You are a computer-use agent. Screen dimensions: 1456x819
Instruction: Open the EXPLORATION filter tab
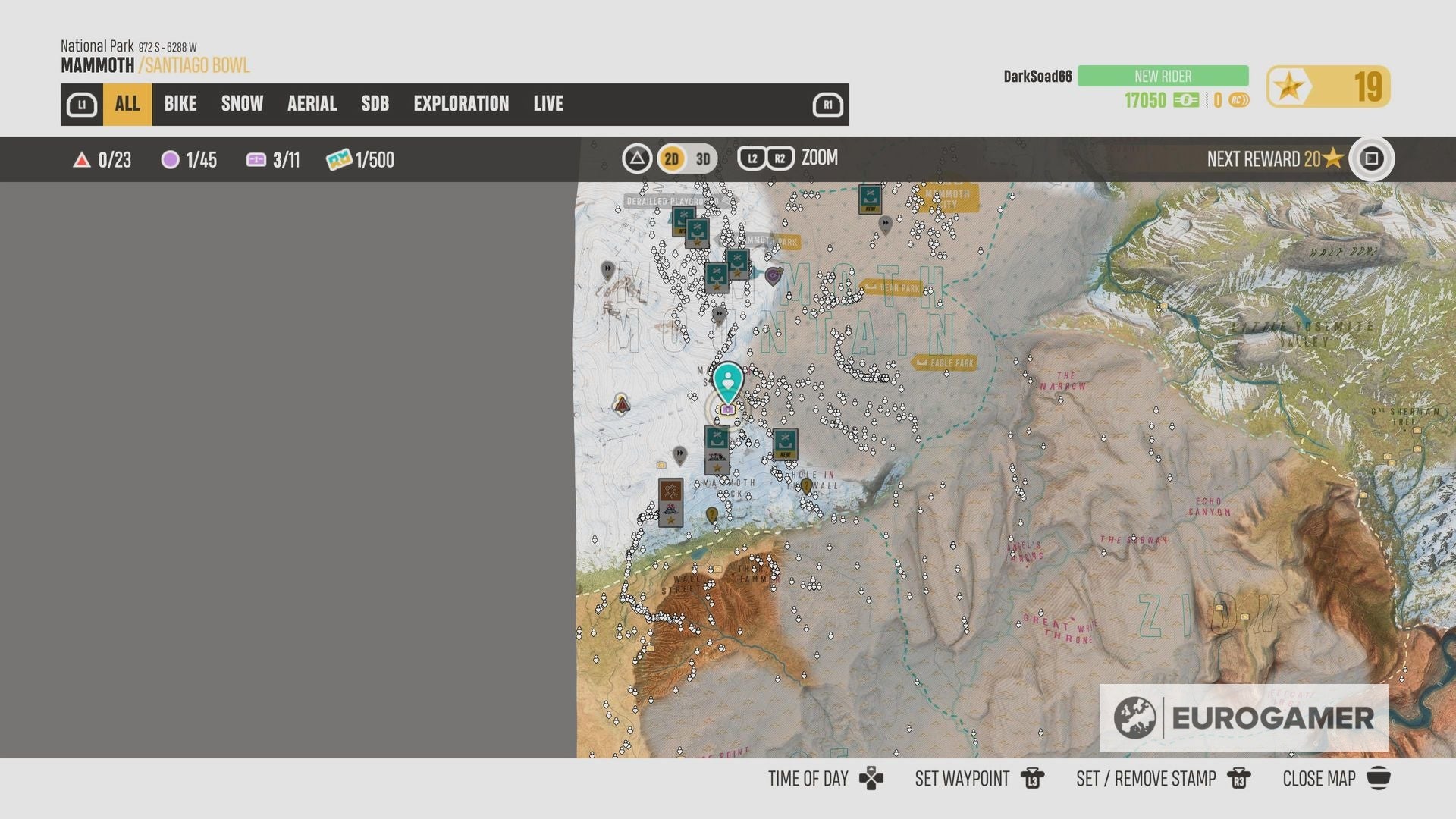[461, 104]
